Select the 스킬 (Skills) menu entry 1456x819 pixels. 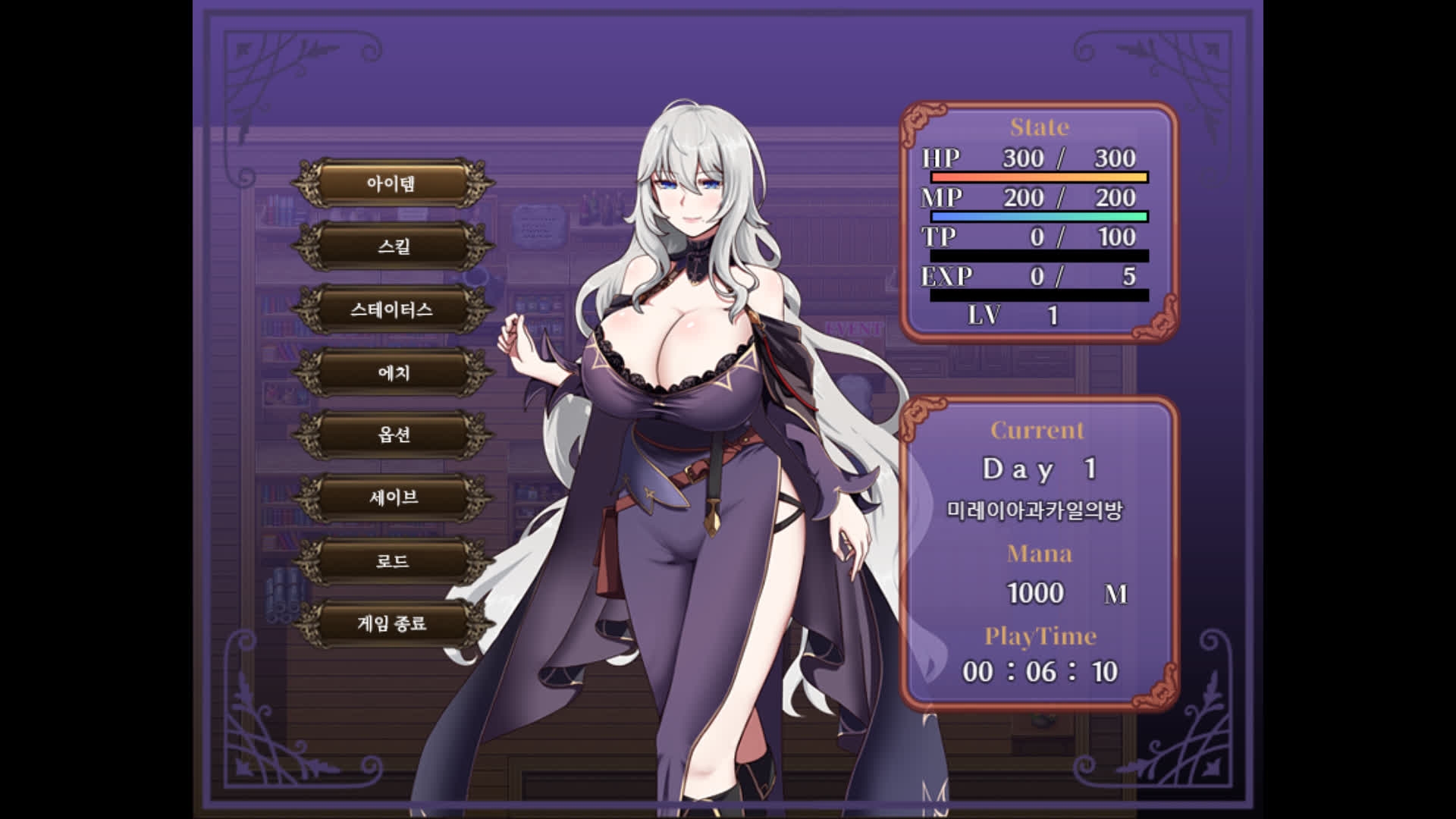(392, 246)
